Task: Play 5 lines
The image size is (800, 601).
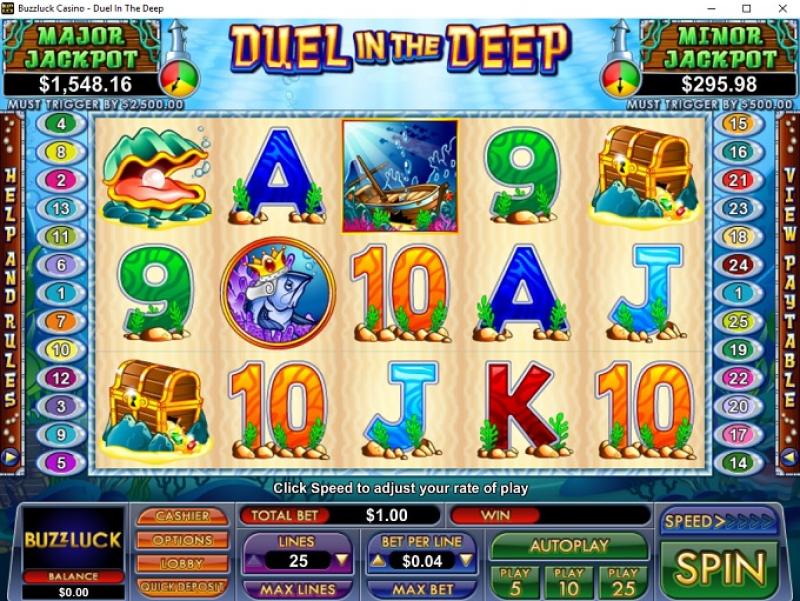Action: [514, 581]
